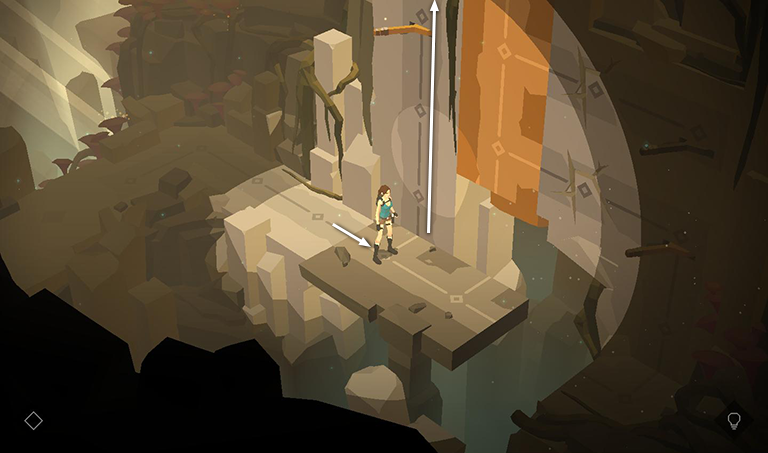Show a hint with the lightbulb icon
768x453 pixels.
coord(733,420)
